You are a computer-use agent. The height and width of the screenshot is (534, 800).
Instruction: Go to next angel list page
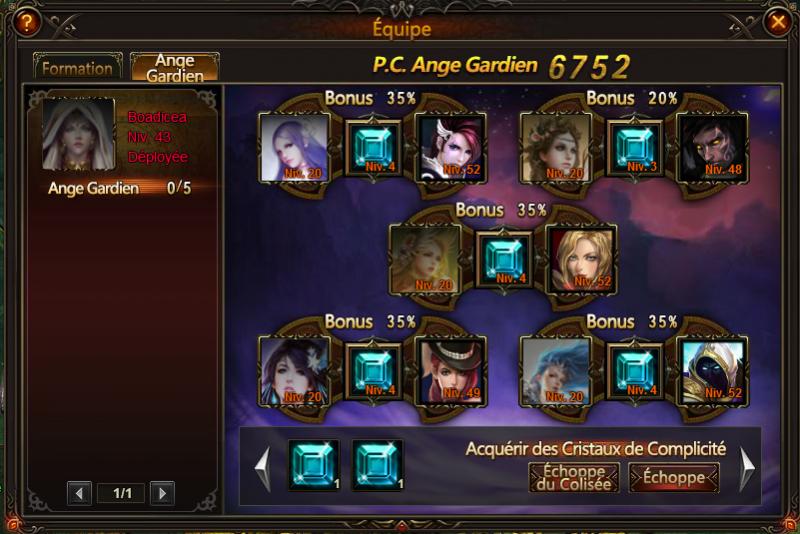pyautogui.click(x=161, y=493)
